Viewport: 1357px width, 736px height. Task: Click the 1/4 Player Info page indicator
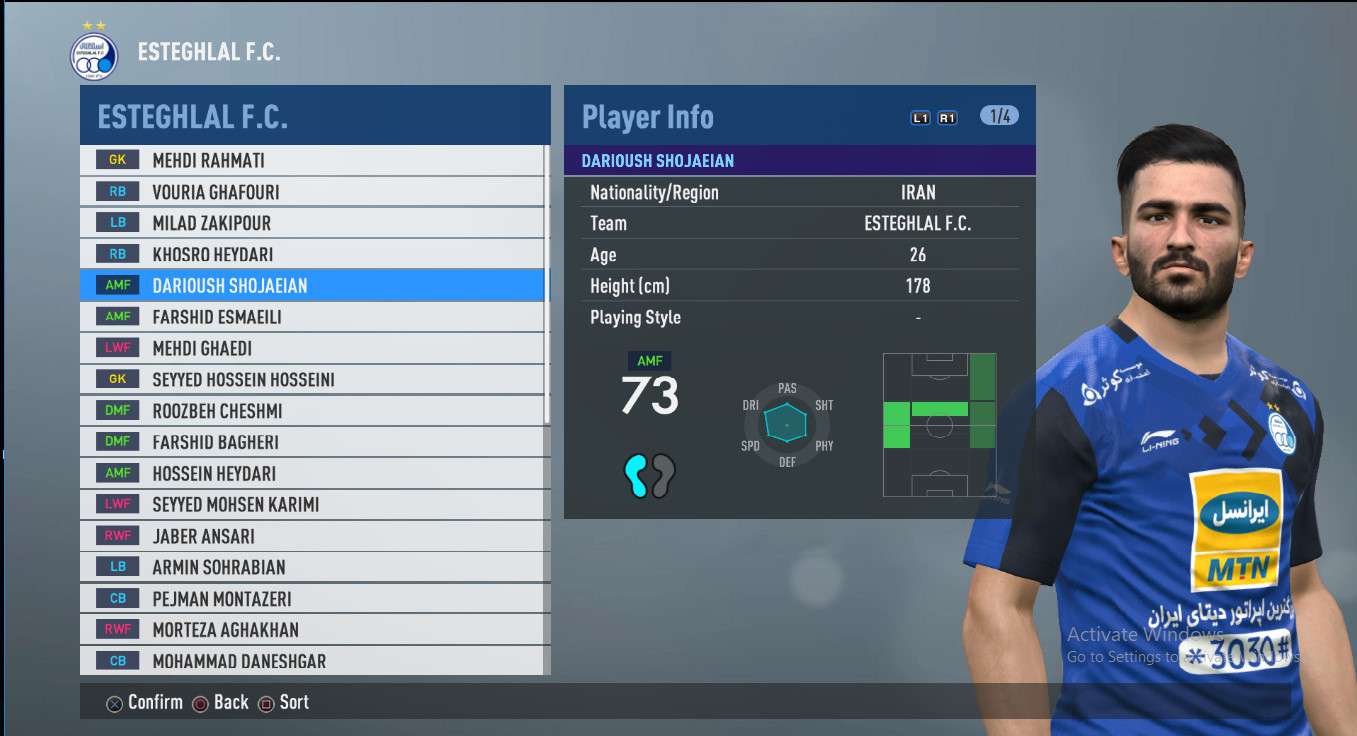[999, 116]
